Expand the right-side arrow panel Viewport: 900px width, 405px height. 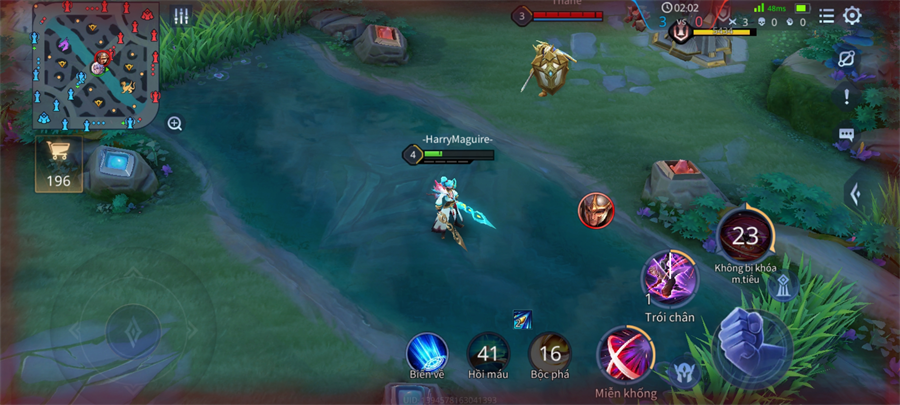[856, 193]
